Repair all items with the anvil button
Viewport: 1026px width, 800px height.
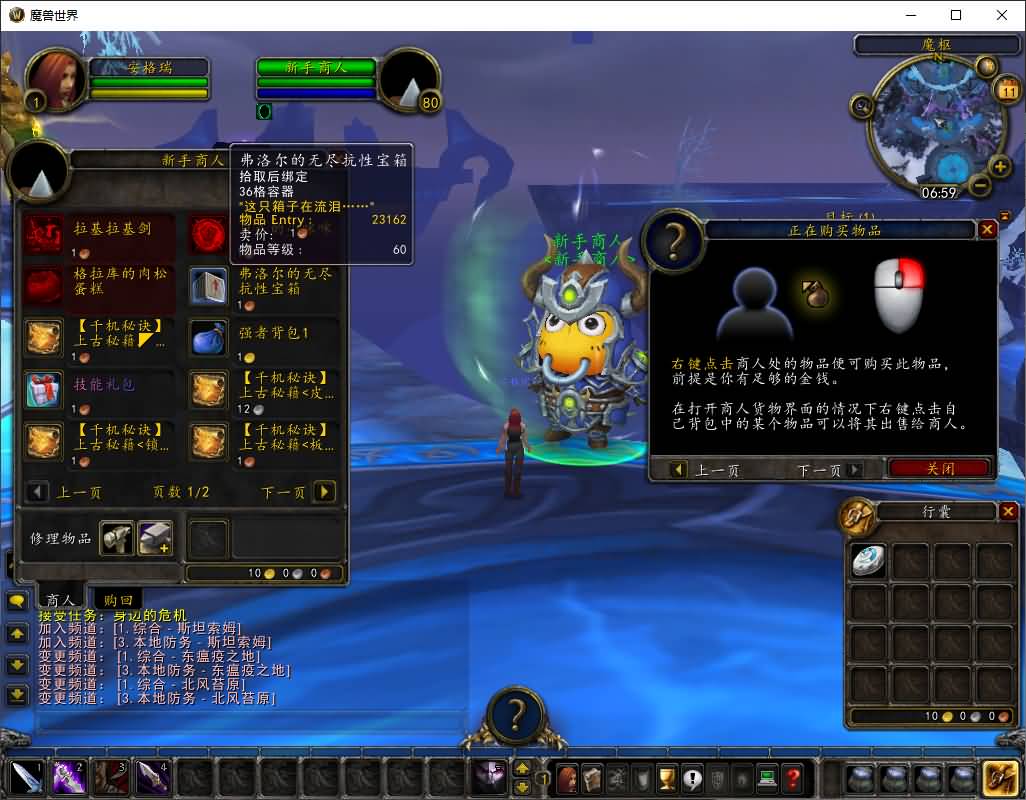pos(154,538)
